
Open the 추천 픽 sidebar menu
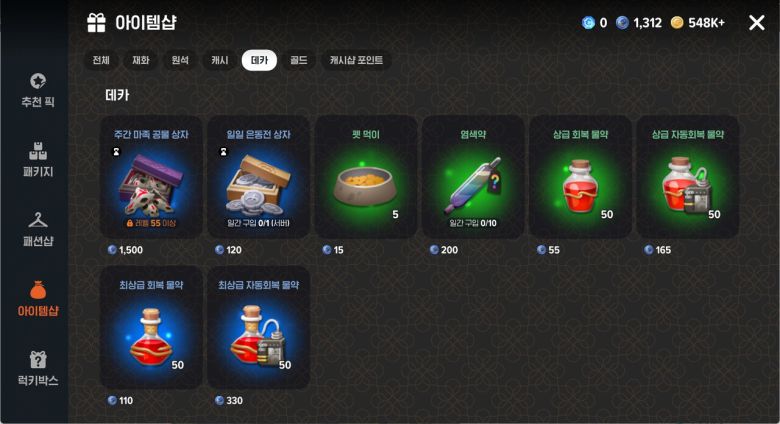tap(37, 90)
